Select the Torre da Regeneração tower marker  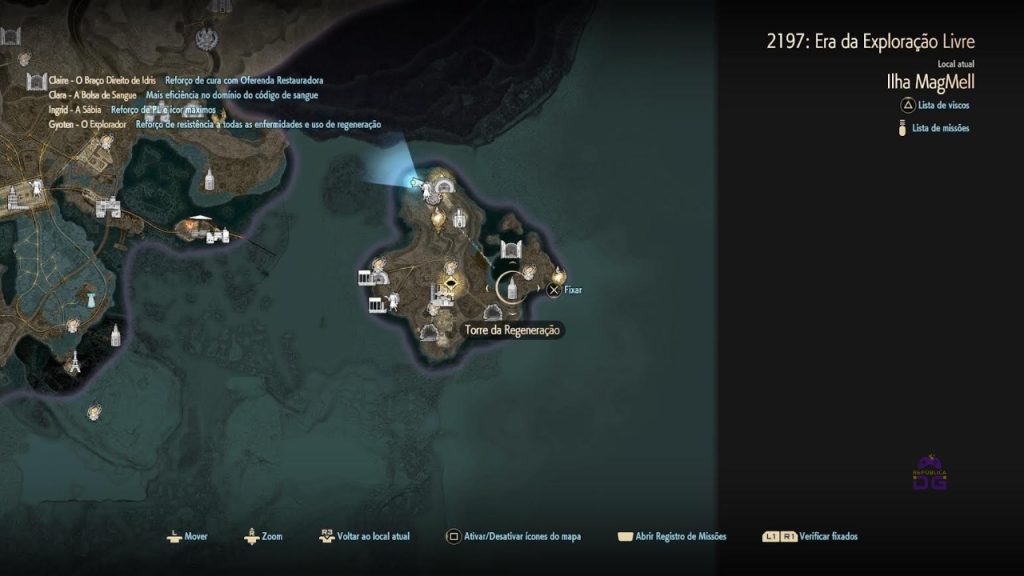click(510, 289)
